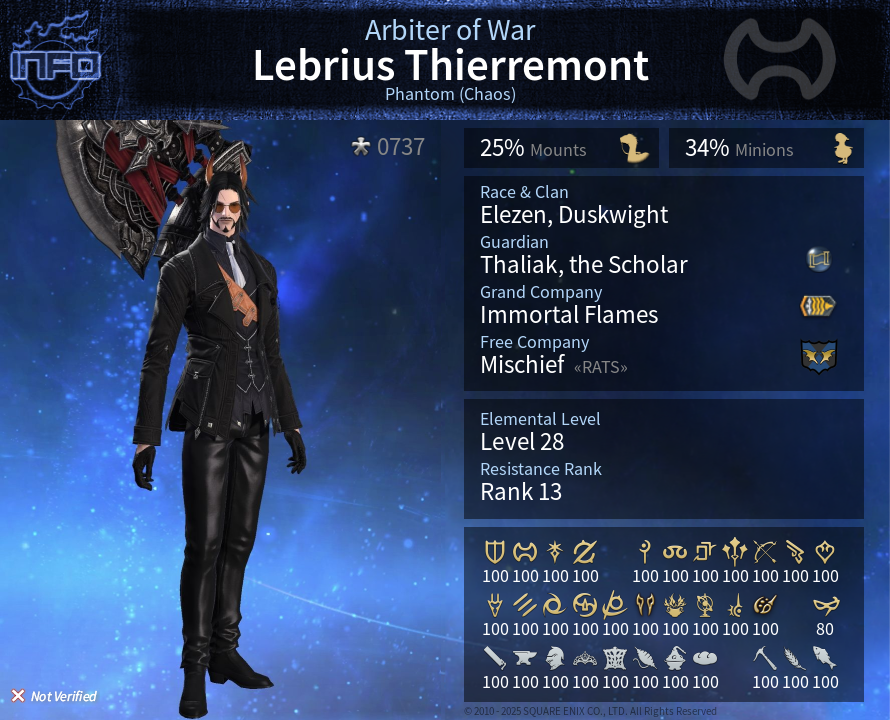Click the Bard bow job icon

[765, 551]
